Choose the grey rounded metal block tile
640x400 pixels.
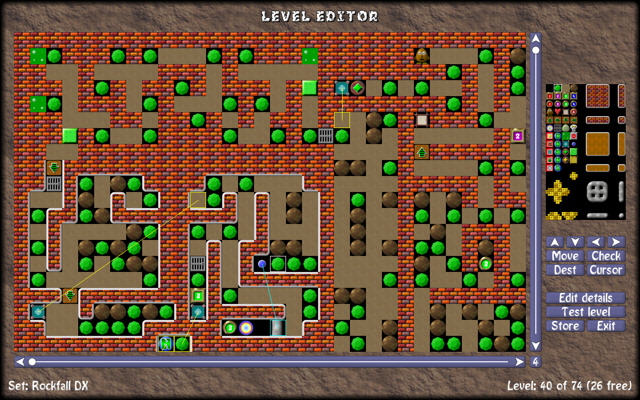[598, 190]
